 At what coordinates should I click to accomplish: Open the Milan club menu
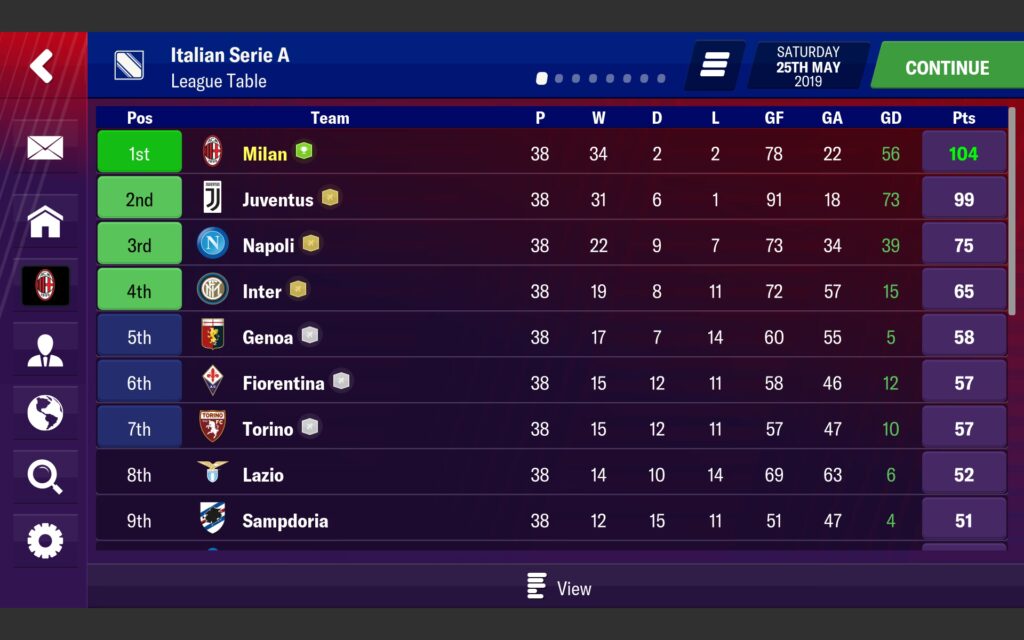[45, 286]
